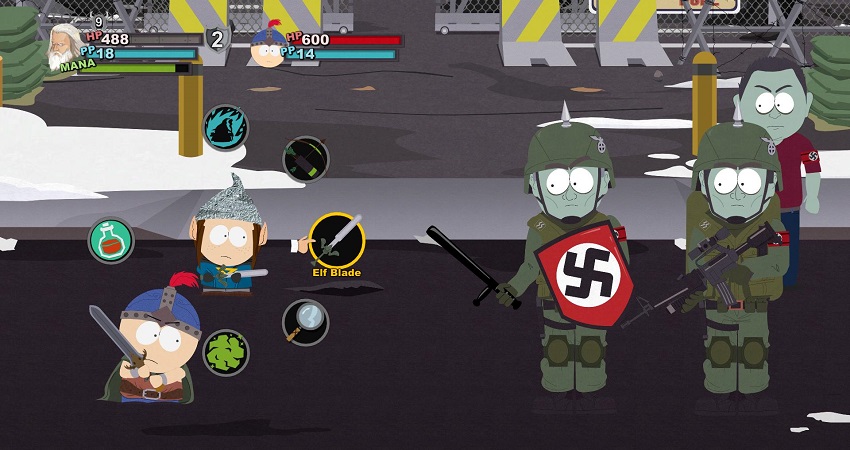Image resolution: width=850 pixels, height=450 pixels.
Task: Use the green cloud magic icon
Action: [226, 352]
